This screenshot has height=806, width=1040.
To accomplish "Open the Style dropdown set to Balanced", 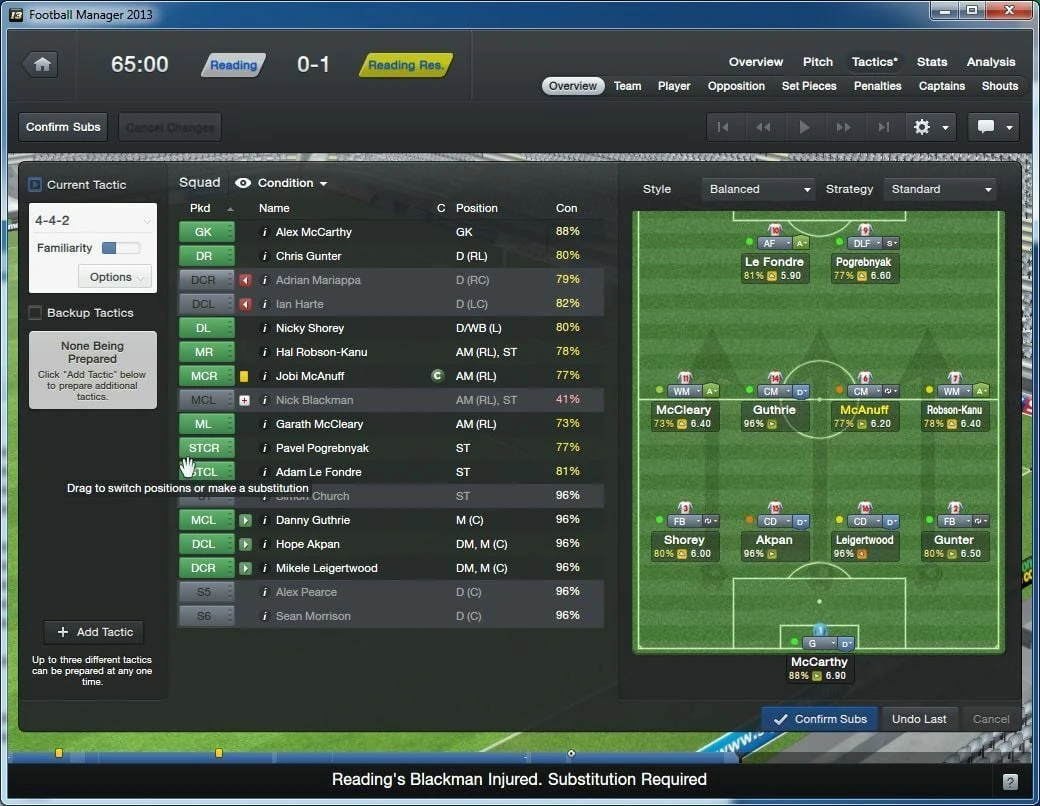I will pyautogui.click(x=759, y=189).
